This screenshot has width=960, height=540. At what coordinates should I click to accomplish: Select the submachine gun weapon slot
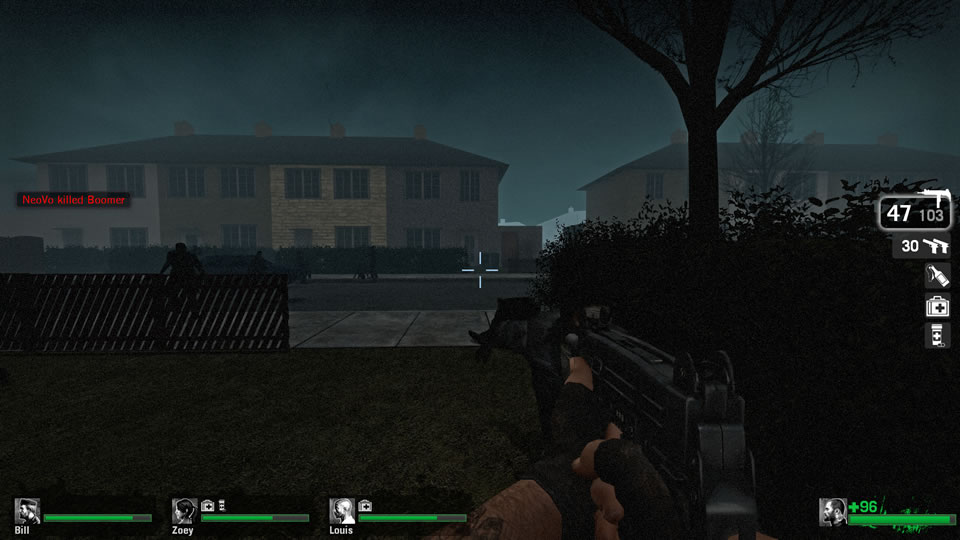coord(915,212)
